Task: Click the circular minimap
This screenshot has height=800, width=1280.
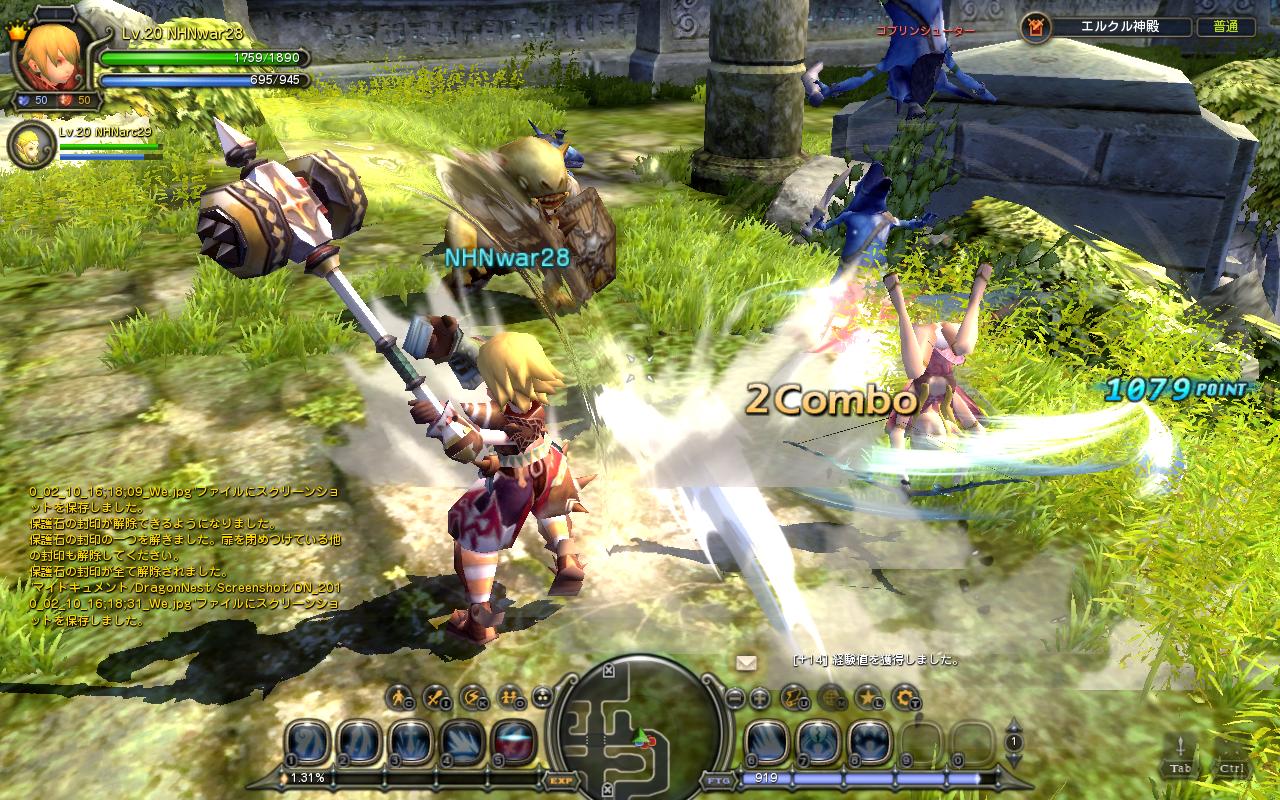Action: pos(637,728)
